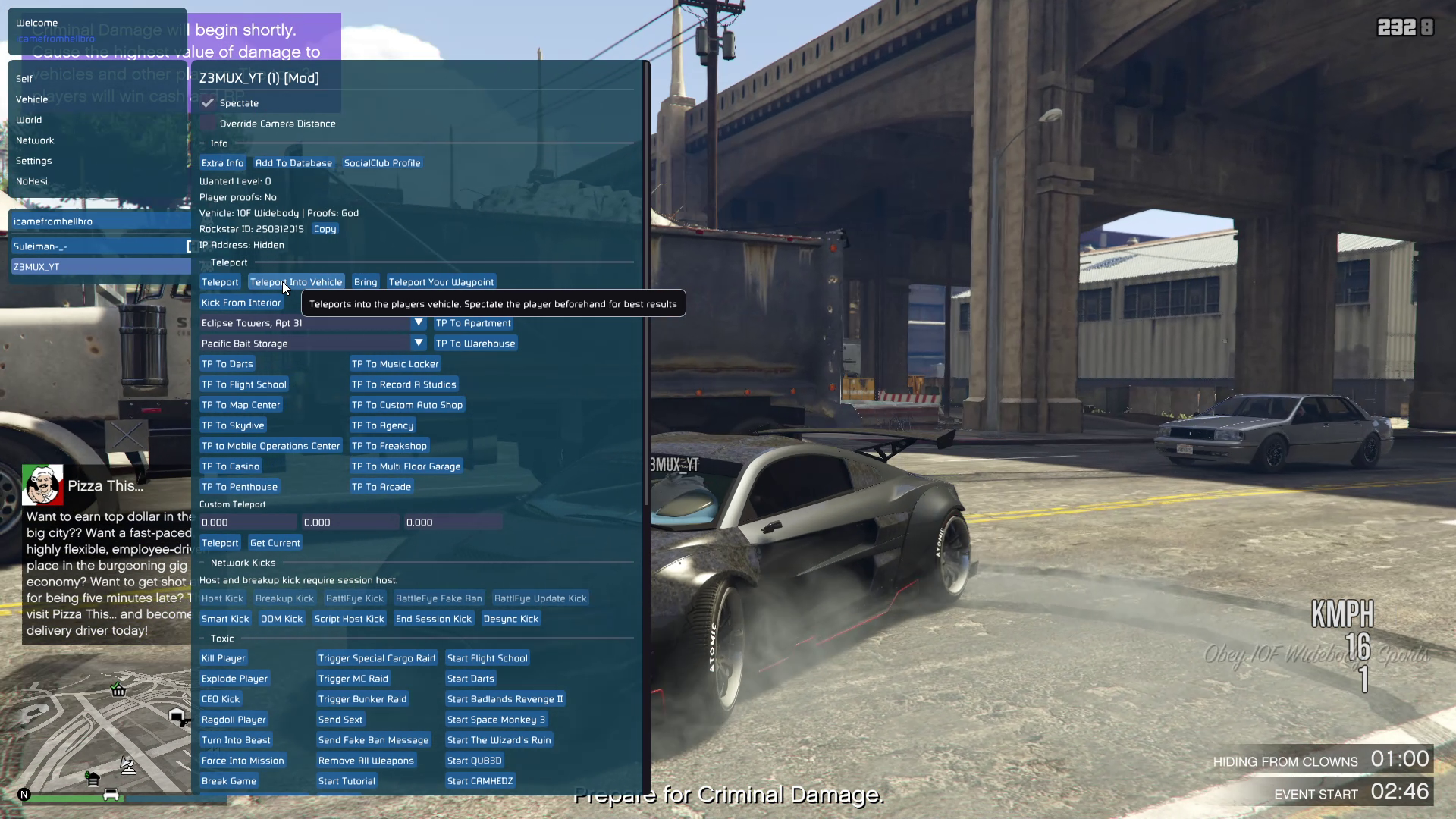Enable Override Camera Distance

(208, 124)
